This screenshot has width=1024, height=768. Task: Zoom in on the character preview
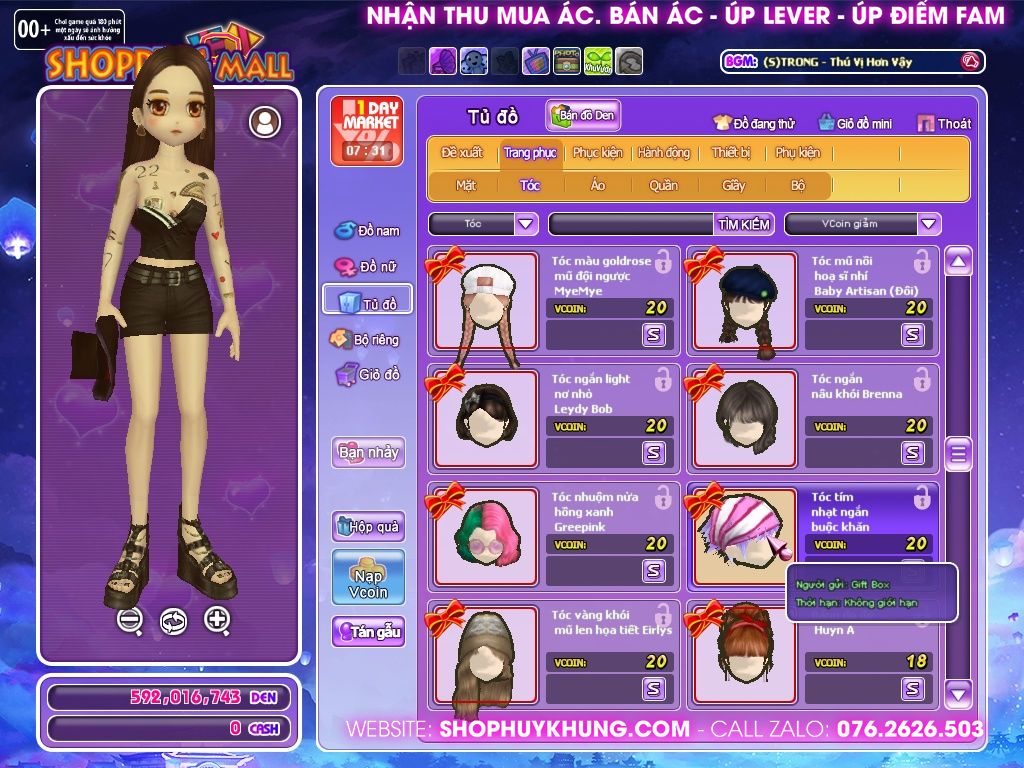217,620
